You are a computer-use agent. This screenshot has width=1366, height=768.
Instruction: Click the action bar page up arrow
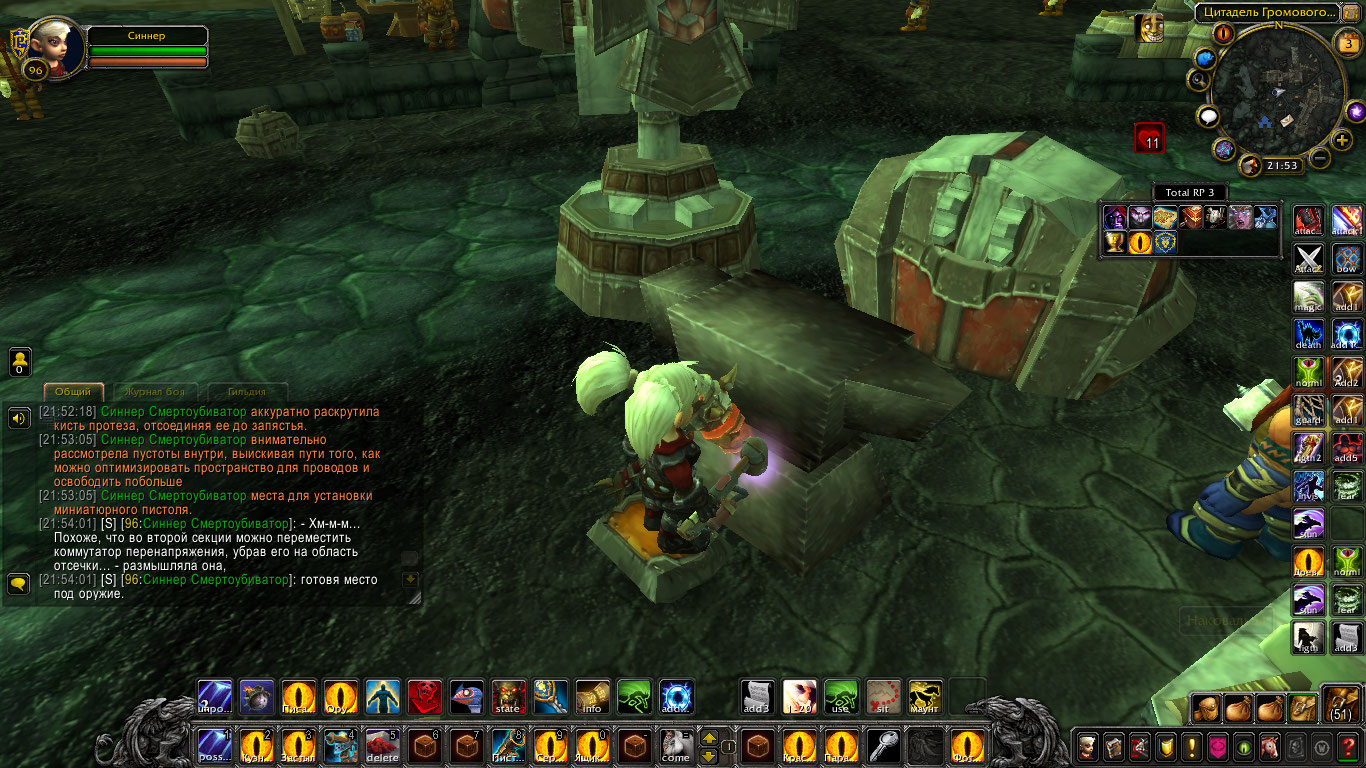coord(708,737)
